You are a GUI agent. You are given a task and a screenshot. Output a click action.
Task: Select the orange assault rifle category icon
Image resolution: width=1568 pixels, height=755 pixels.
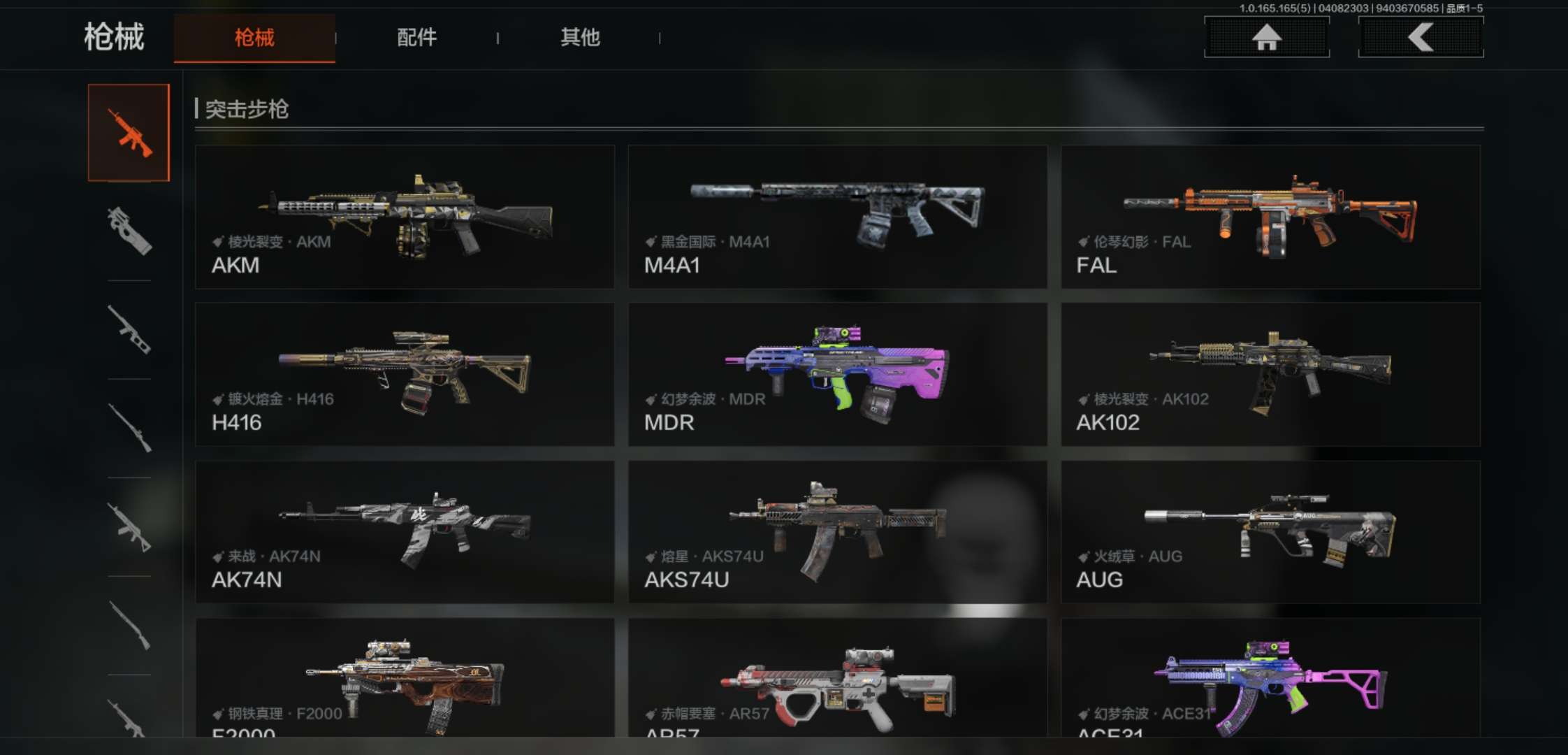coord(129,133)
